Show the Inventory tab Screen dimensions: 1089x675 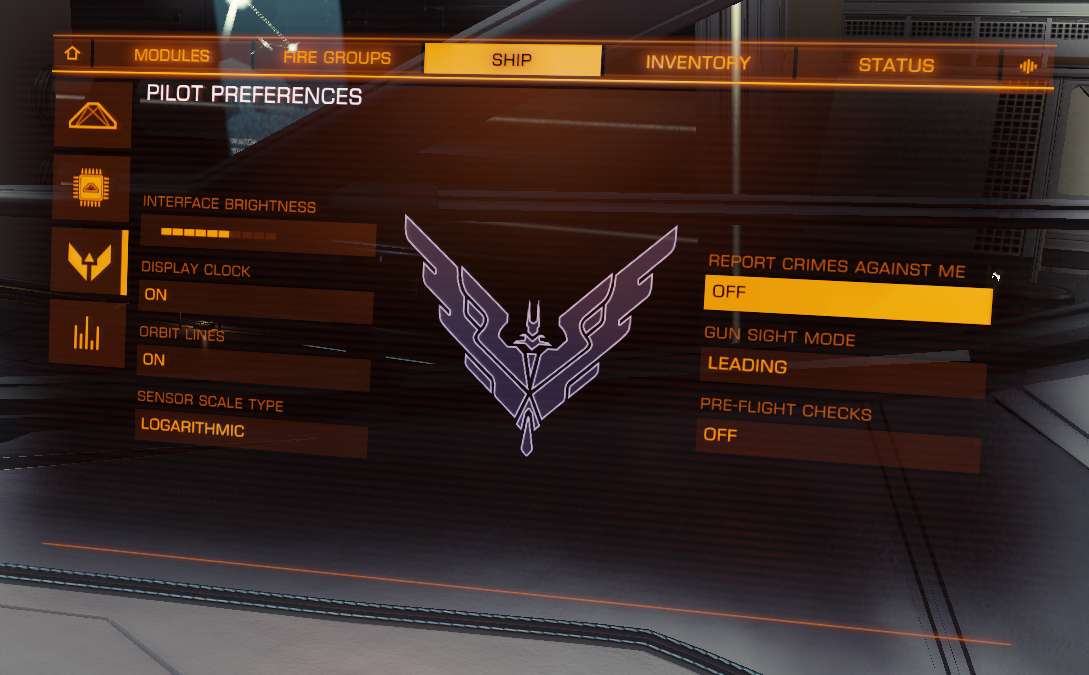pyautogui.click(x=697, y=63)
